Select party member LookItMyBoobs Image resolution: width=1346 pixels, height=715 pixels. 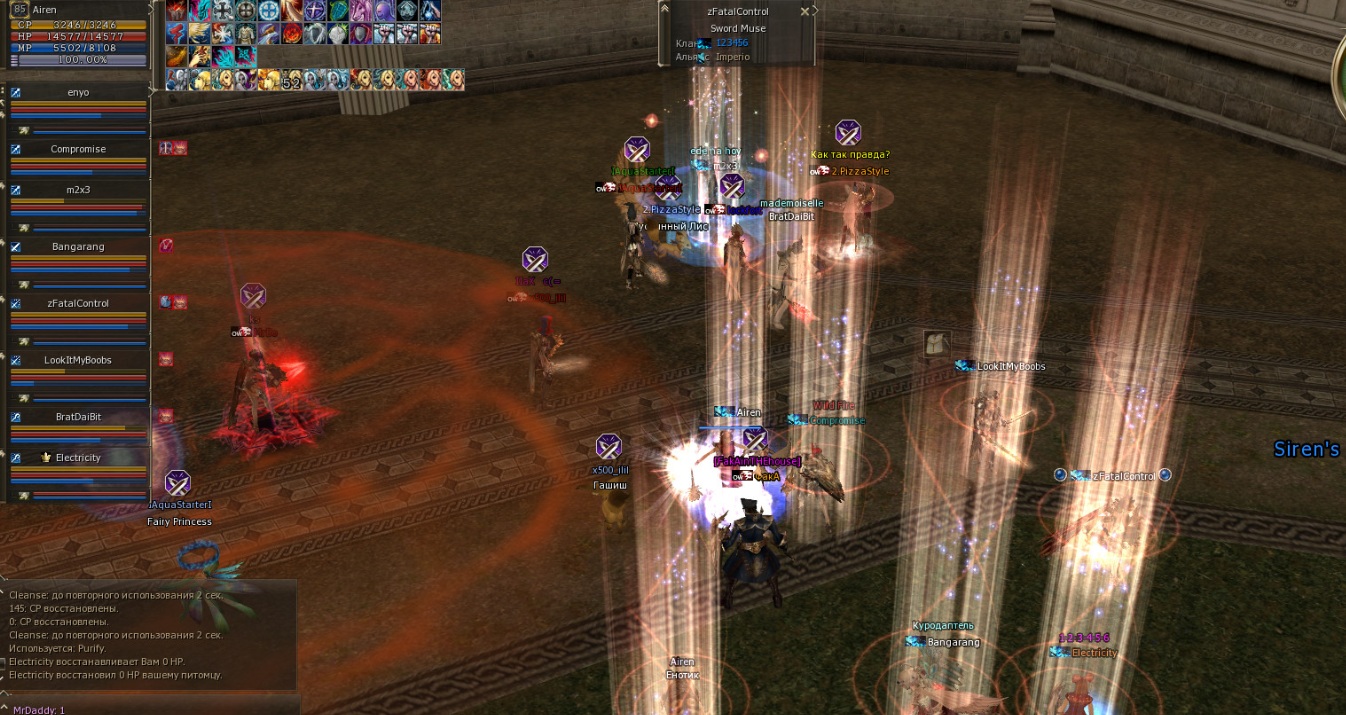[78, 360]
